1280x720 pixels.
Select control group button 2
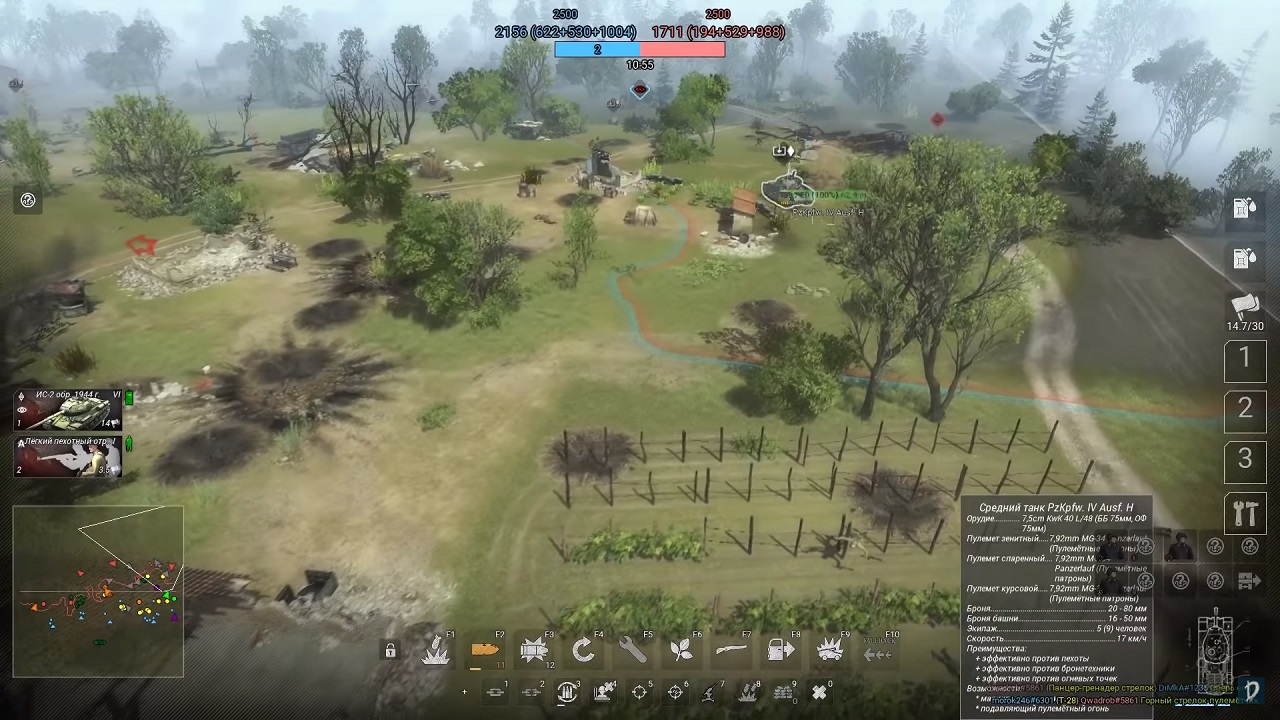(x=1244, y=409)
